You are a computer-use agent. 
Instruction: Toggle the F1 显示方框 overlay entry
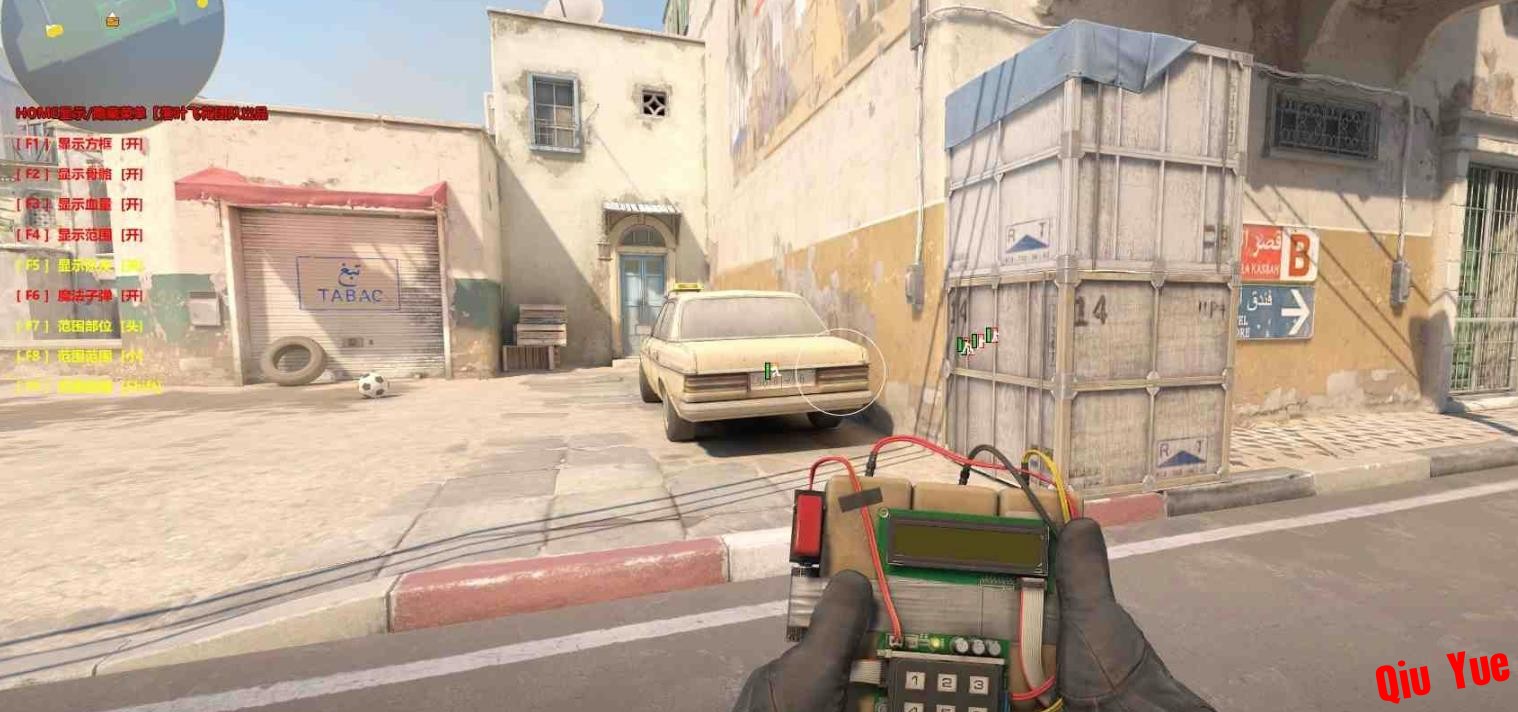[80, 144]
